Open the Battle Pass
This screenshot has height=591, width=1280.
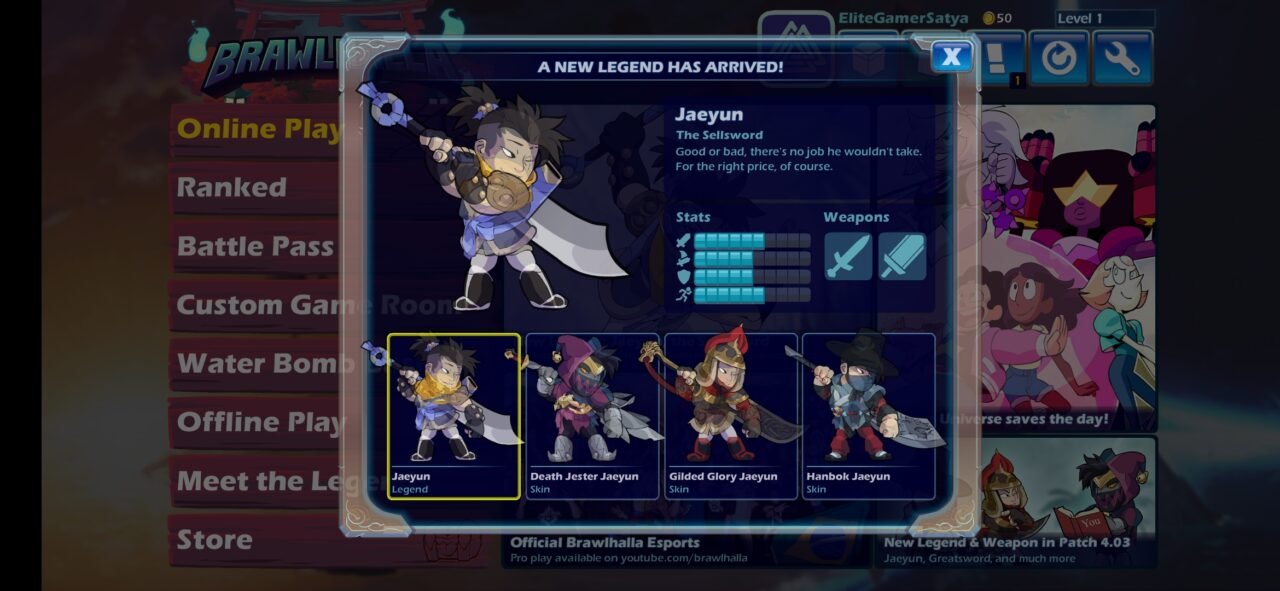pyautogui.click(x=255, y=246)
